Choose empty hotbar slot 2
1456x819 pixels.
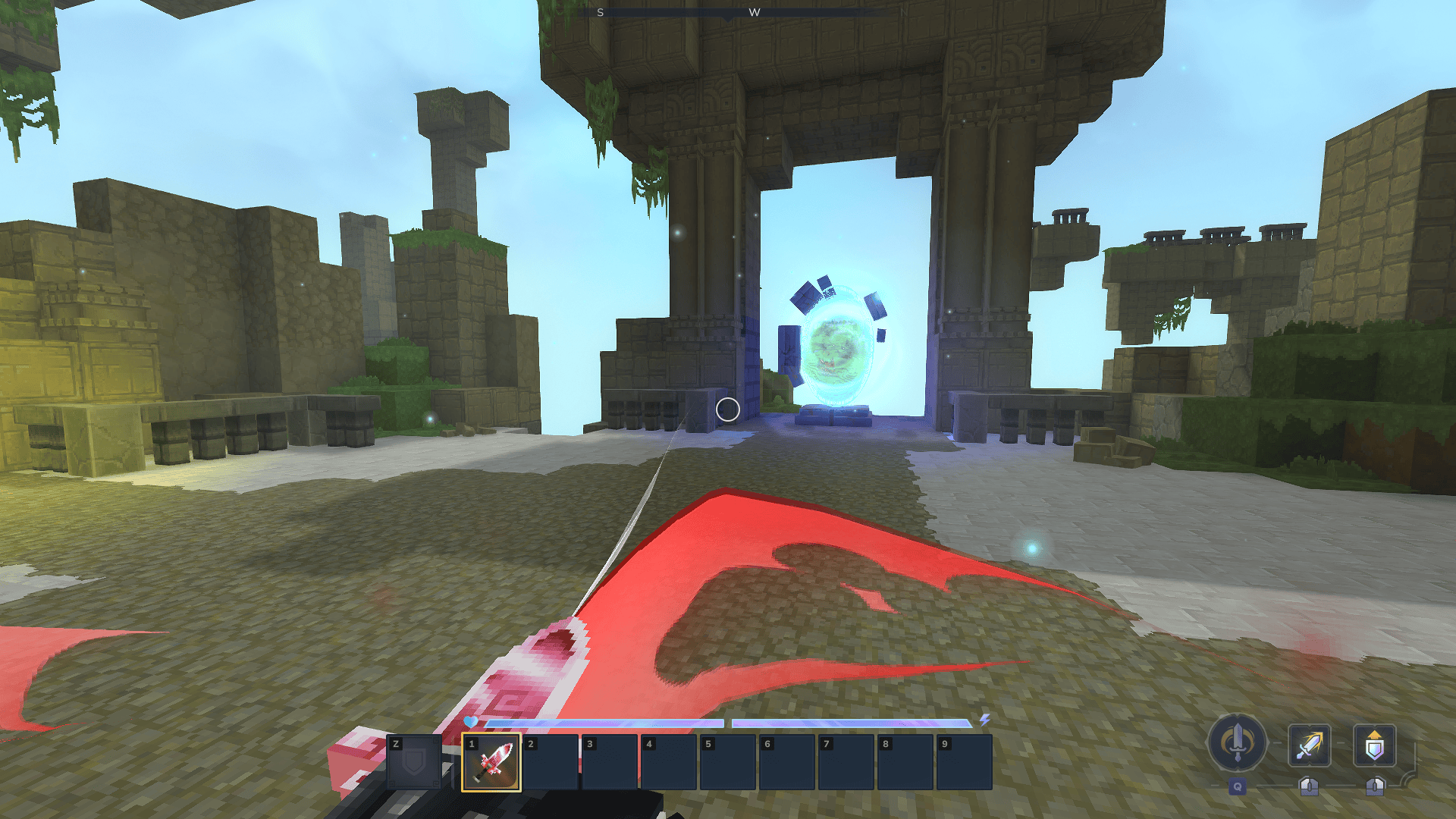click(551, 762)
